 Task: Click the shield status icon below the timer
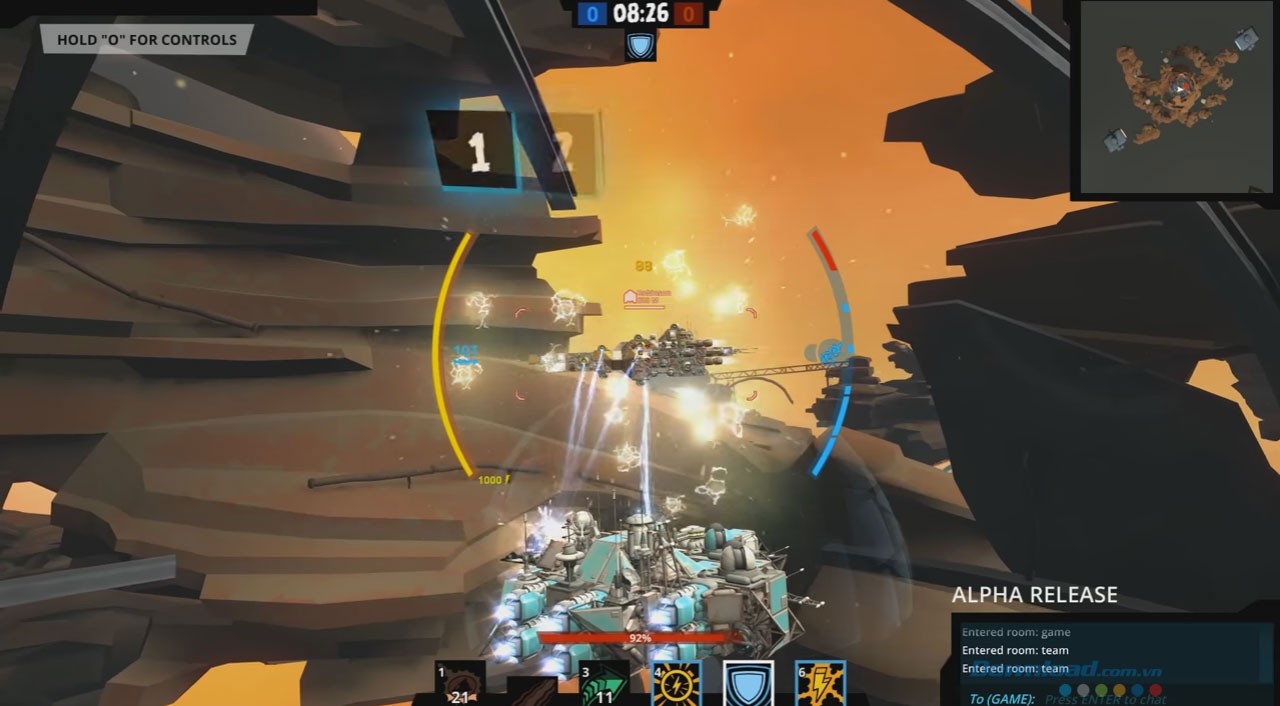click(x=640, y=46)
